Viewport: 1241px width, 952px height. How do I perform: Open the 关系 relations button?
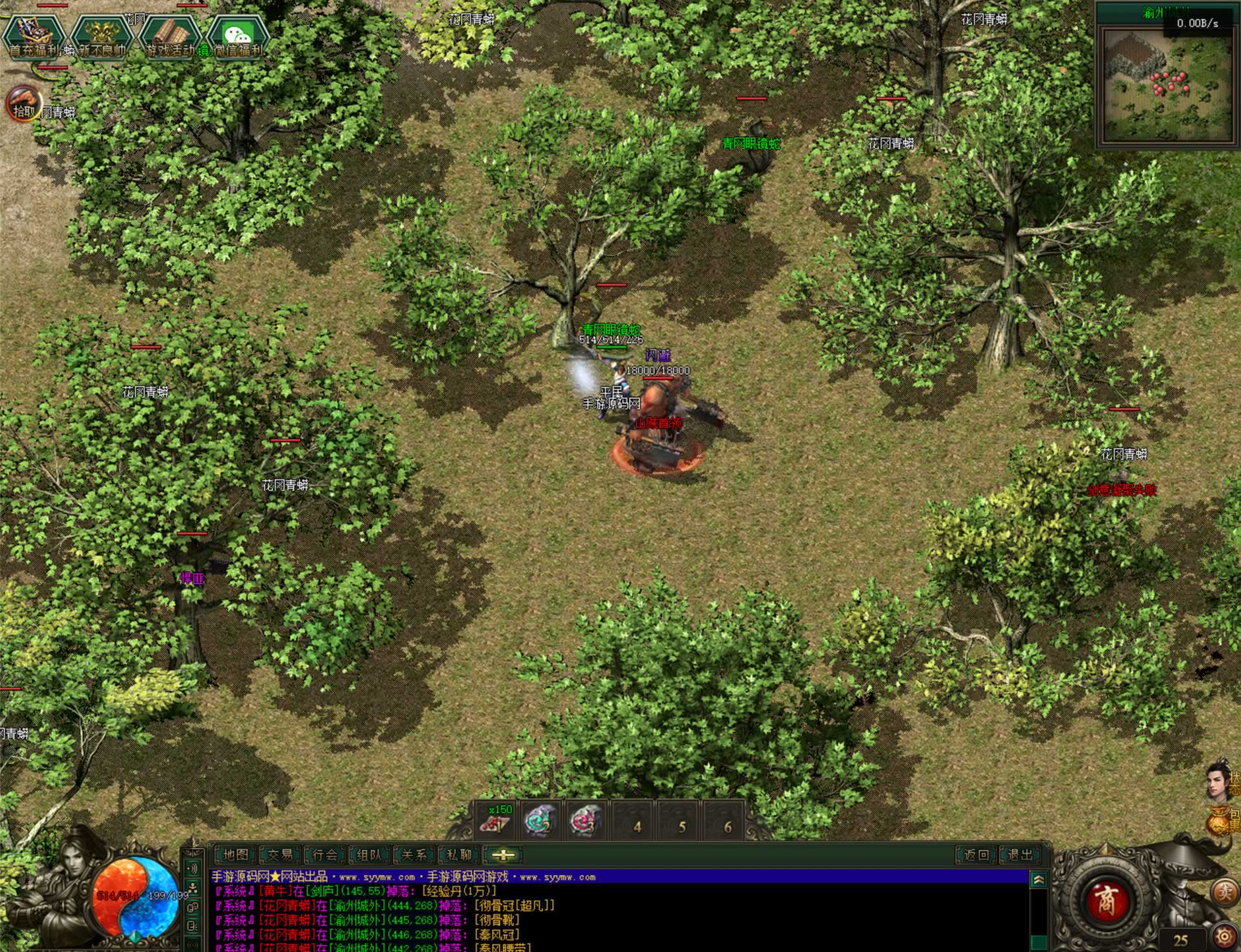[414, 855]
